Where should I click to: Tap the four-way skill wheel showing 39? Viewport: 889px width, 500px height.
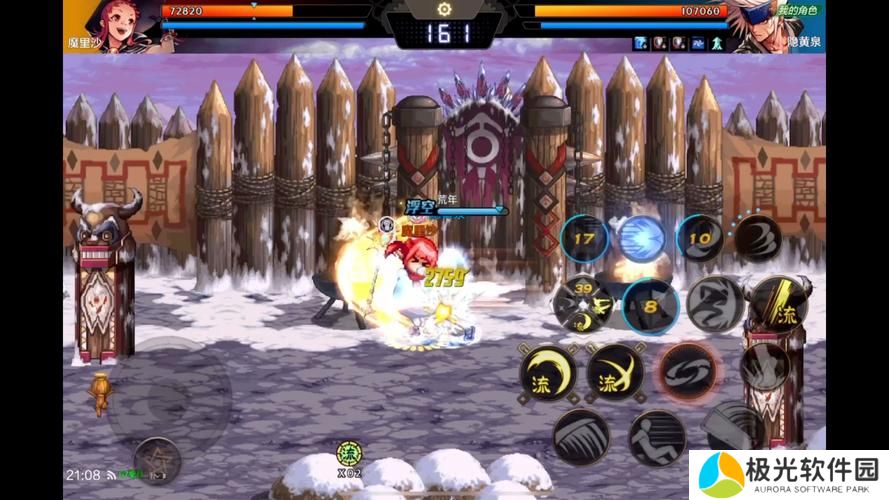[582, 304]
